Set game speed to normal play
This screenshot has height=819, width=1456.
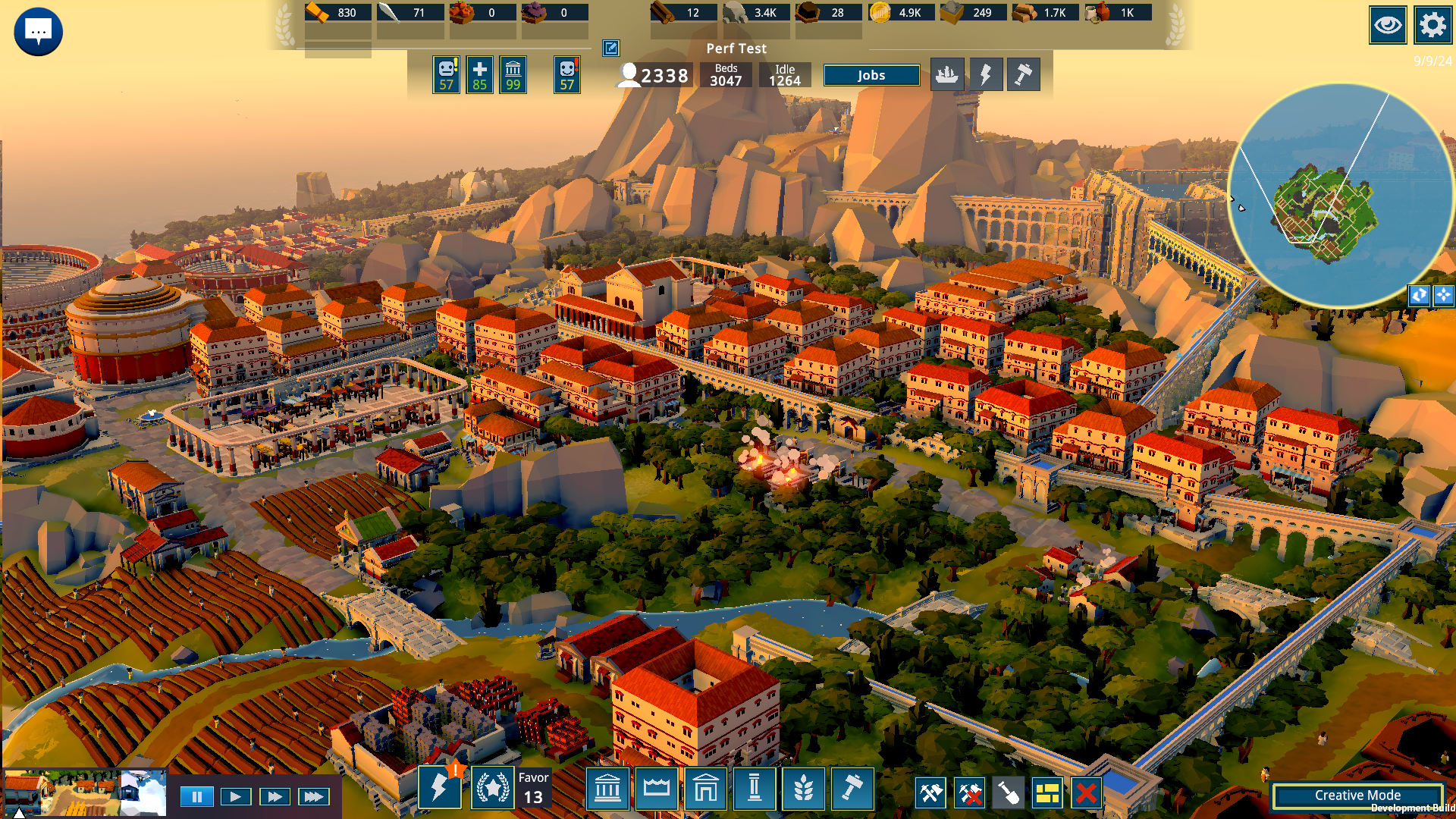[236, 796]
